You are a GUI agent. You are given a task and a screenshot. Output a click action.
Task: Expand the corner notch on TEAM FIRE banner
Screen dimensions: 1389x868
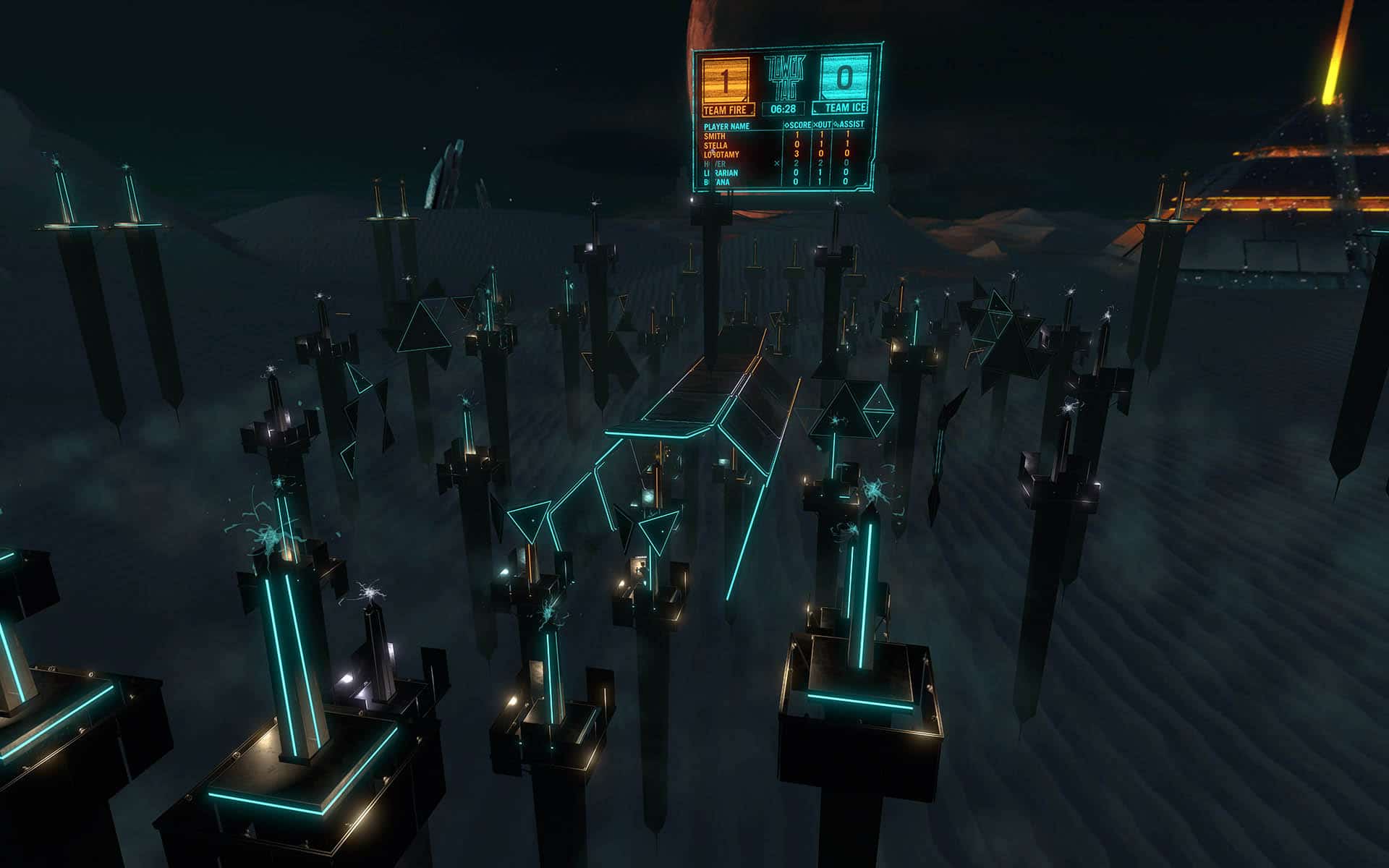(751, 111)
